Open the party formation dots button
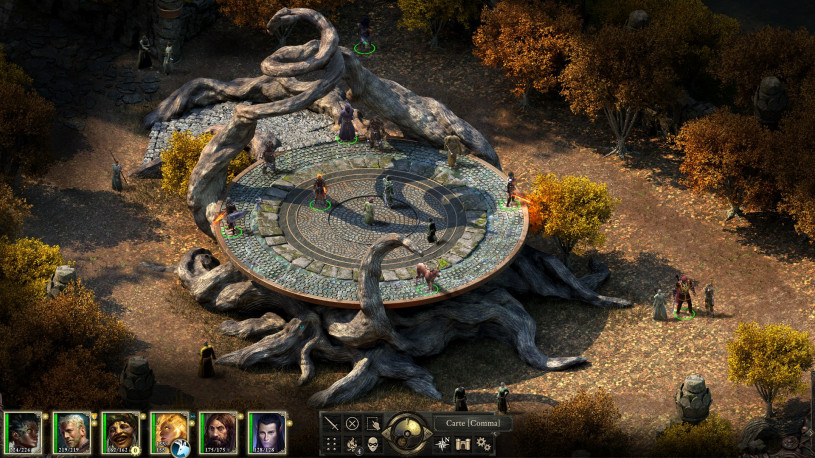The image size is (815, 458). (331, 443)
